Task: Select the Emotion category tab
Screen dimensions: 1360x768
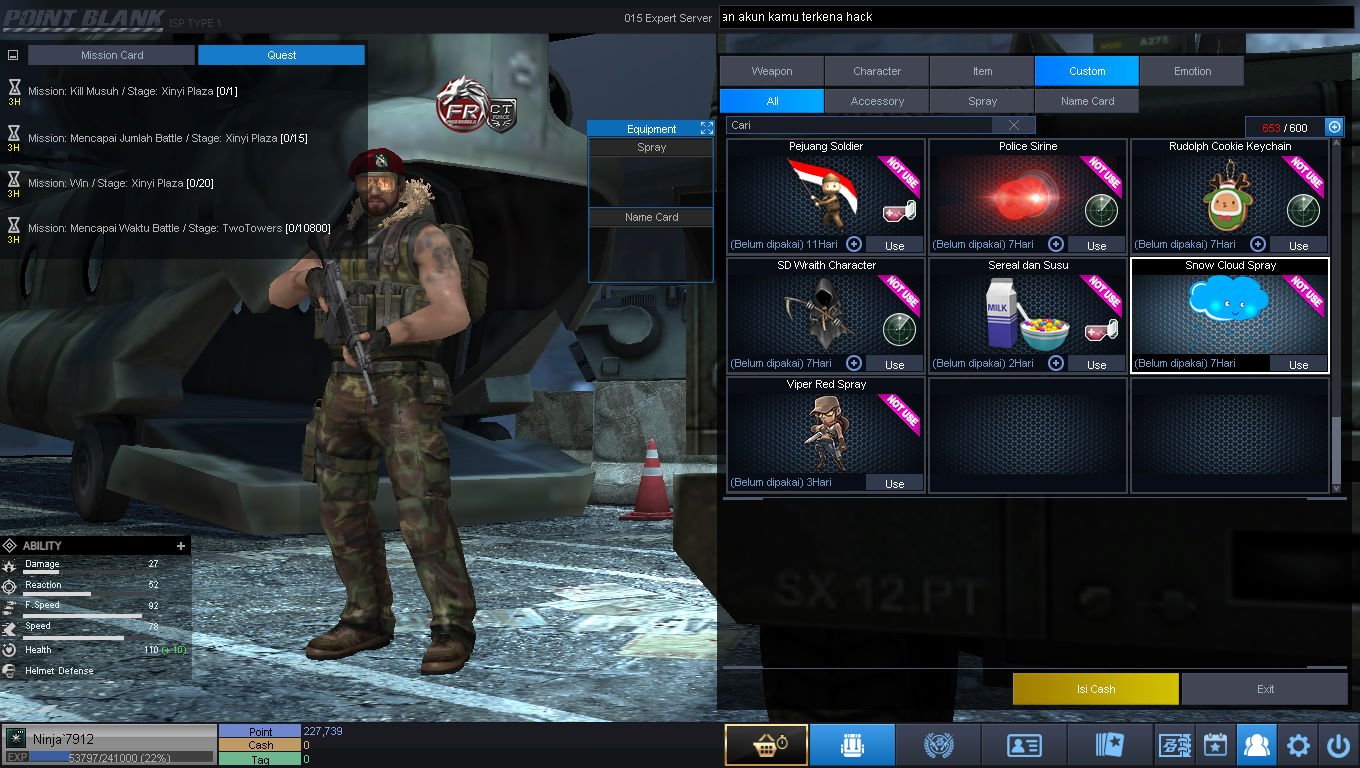Action: coord(1192,71)
